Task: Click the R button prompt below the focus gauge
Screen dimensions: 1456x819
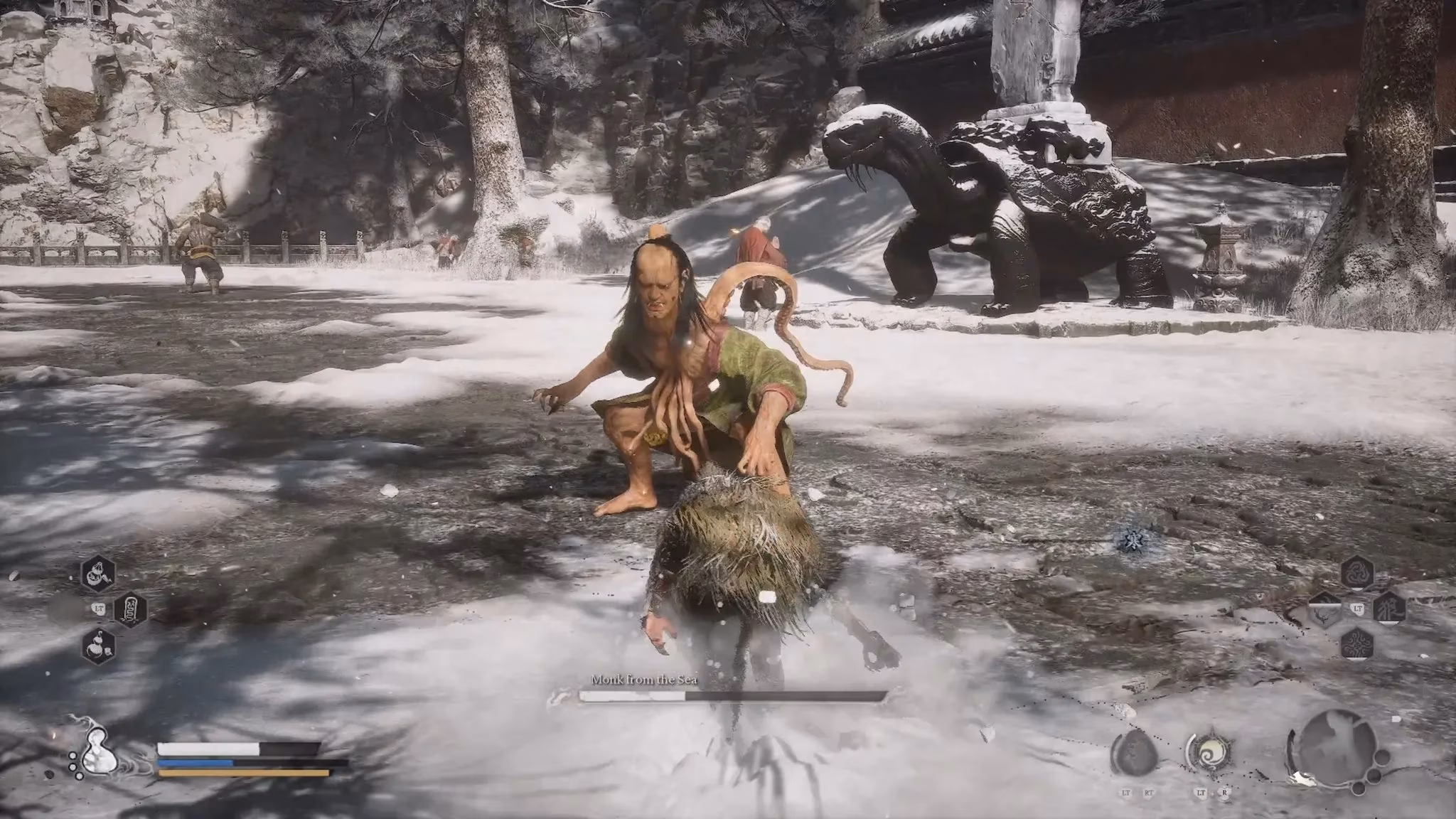Action: [x=1224, y=792]
